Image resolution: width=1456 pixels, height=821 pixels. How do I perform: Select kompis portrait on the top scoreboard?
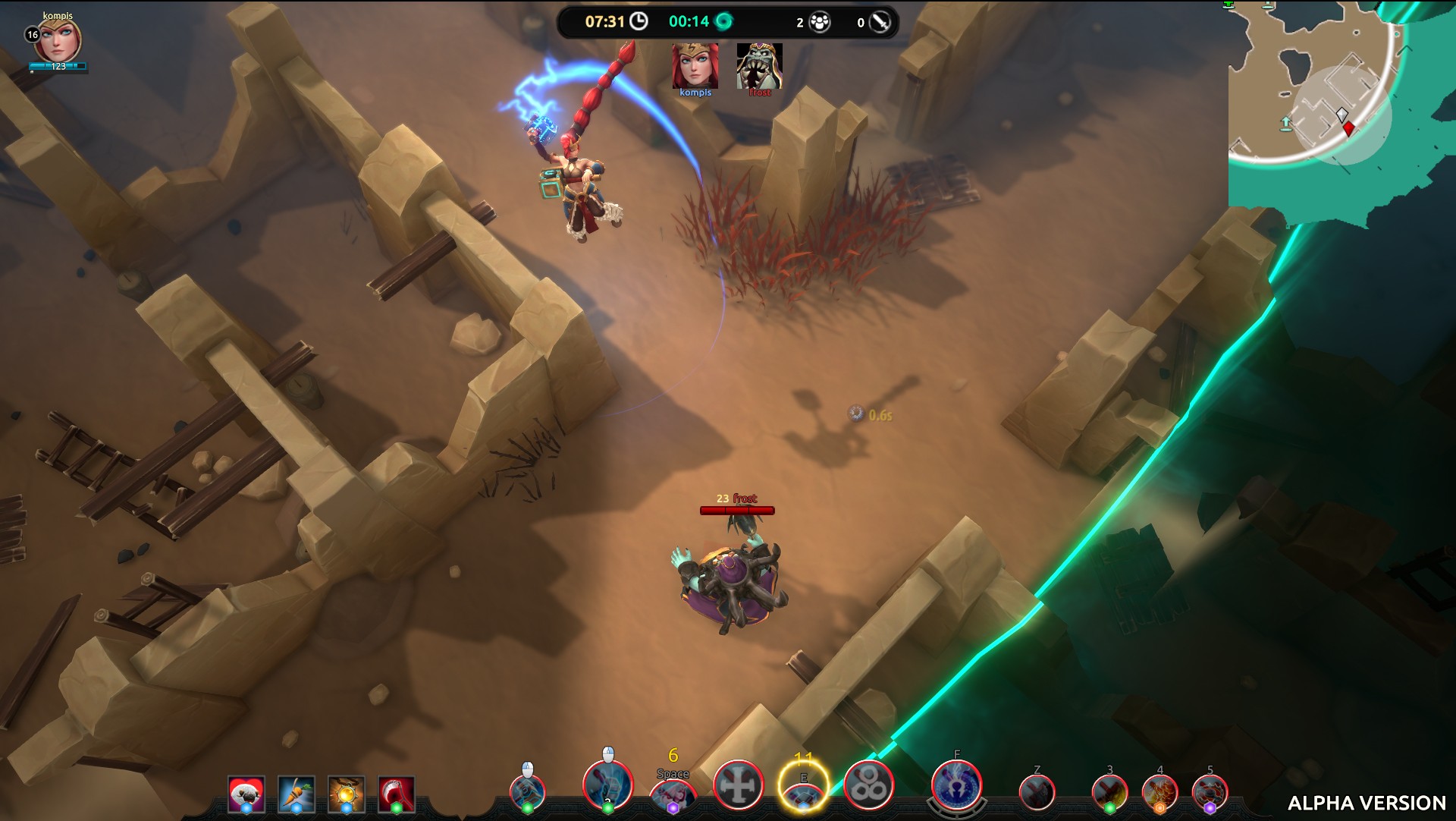click(x=695, y=66)
